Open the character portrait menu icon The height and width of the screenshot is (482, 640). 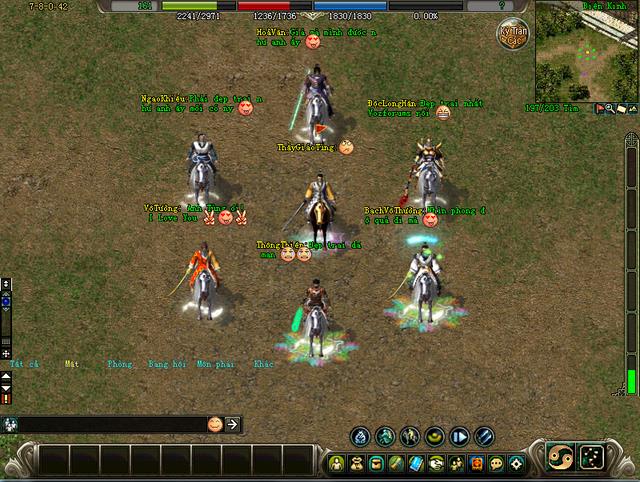[338, 463]
